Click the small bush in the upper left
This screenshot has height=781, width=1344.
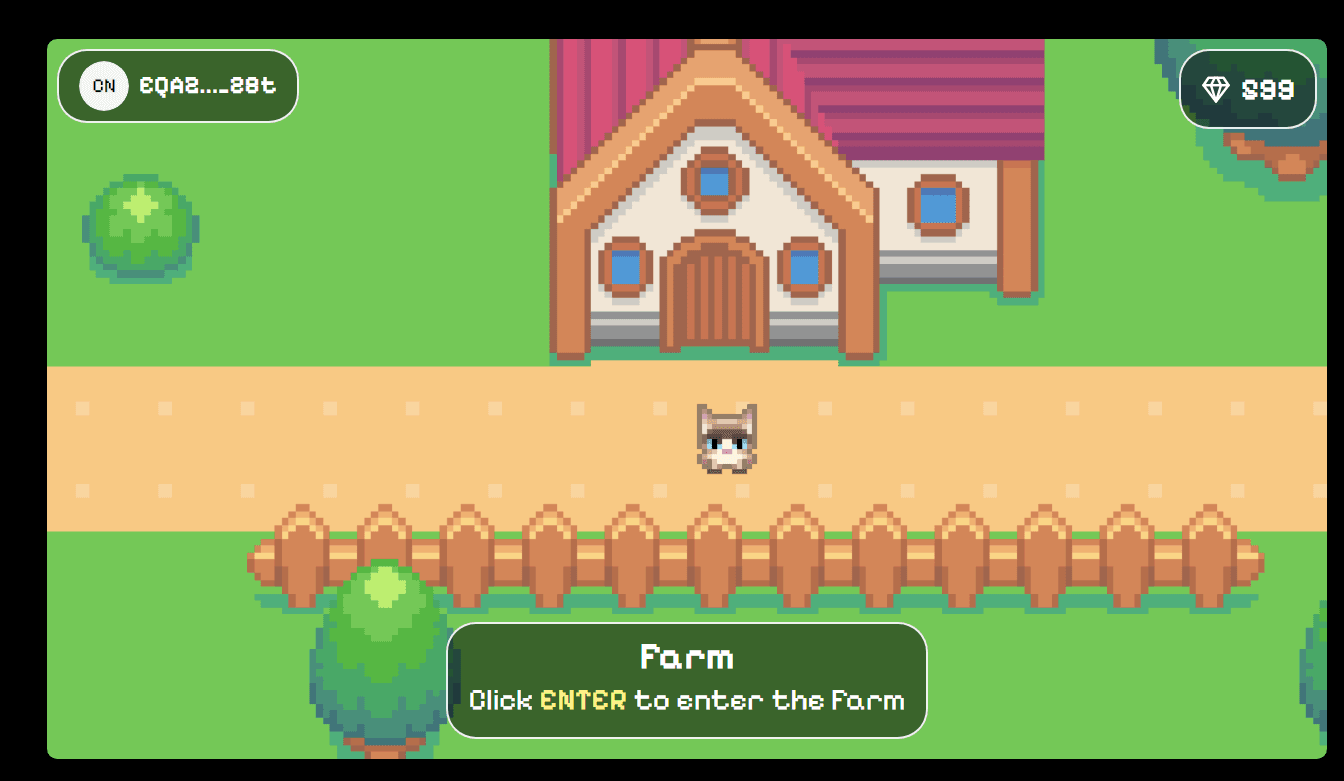coord(141,228)
